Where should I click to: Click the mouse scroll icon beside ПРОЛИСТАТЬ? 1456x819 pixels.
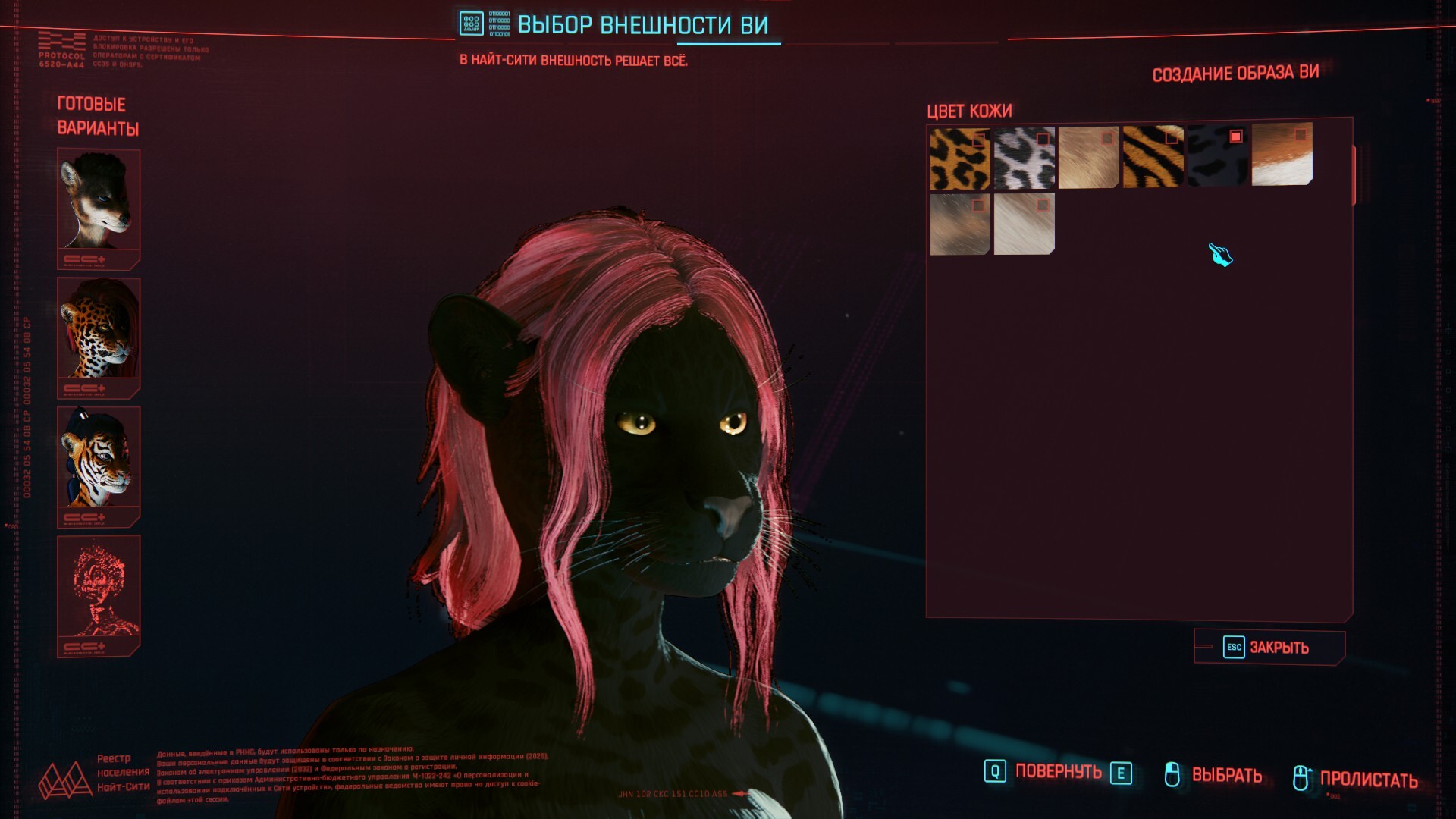click(1302, 775)
